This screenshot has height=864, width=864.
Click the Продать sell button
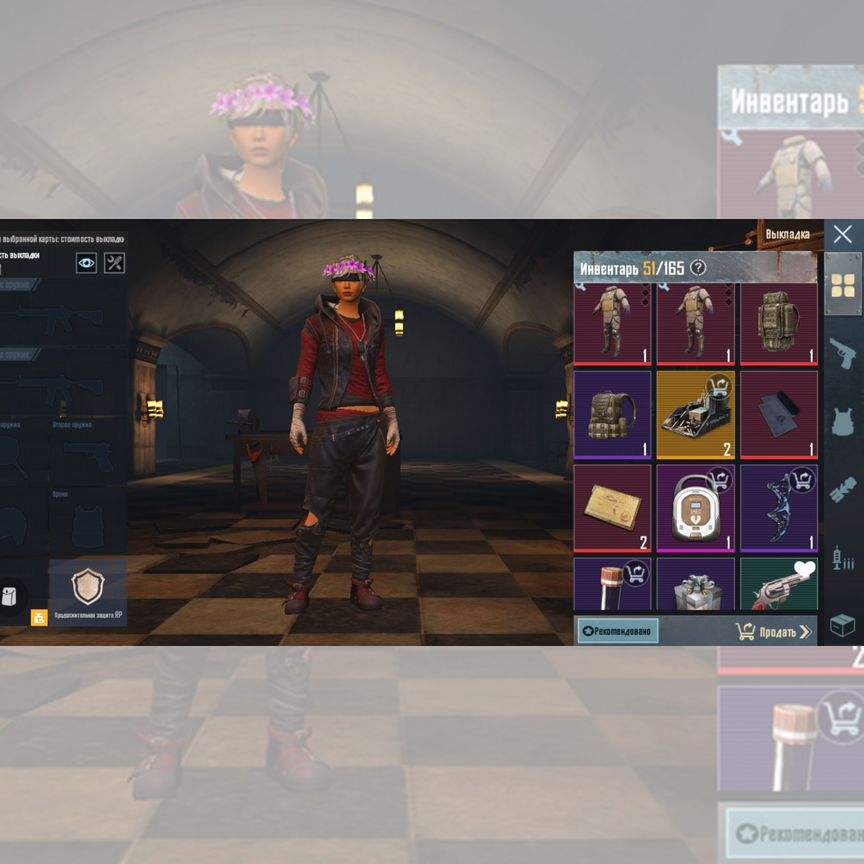coord(773,631)
